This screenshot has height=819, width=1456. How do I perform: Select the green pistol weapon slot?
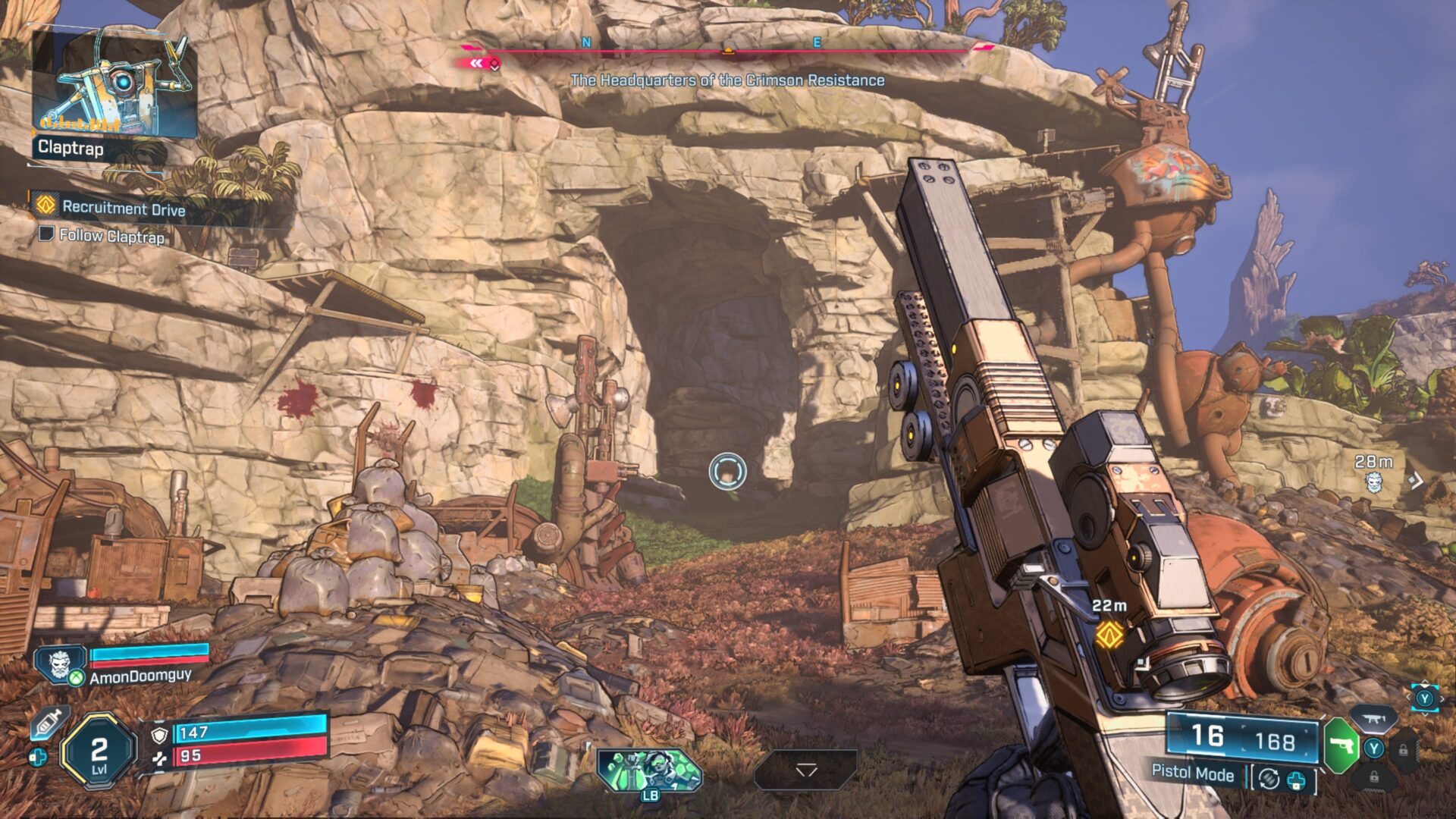1341,746
